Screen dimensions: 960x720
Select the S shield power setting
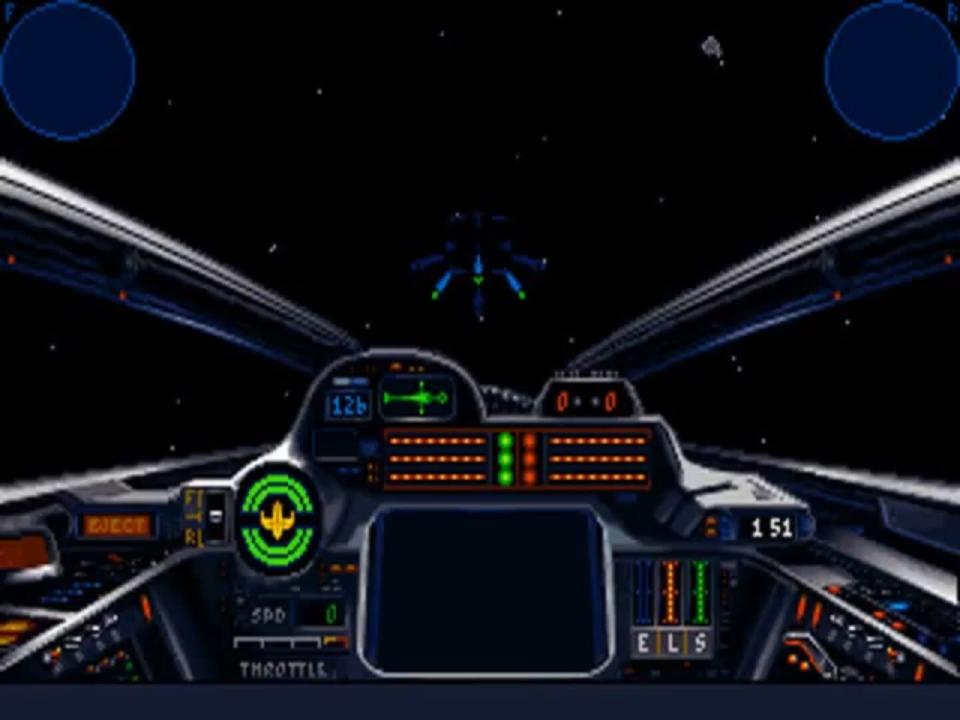pyautogui.click(x=699, y=641)
